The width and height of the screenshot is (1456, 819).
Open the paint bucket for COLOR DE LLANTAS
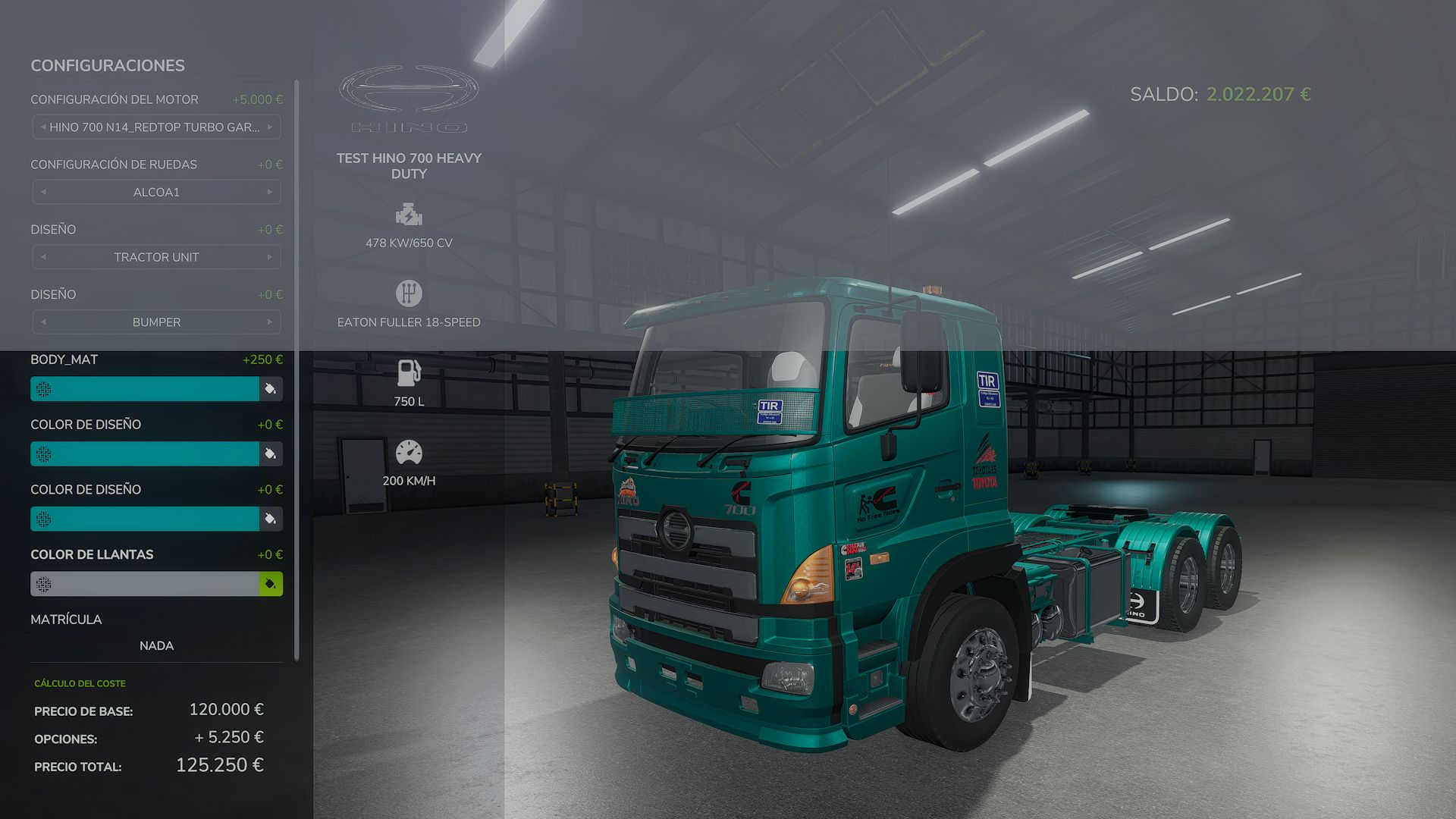coord(270,584)
